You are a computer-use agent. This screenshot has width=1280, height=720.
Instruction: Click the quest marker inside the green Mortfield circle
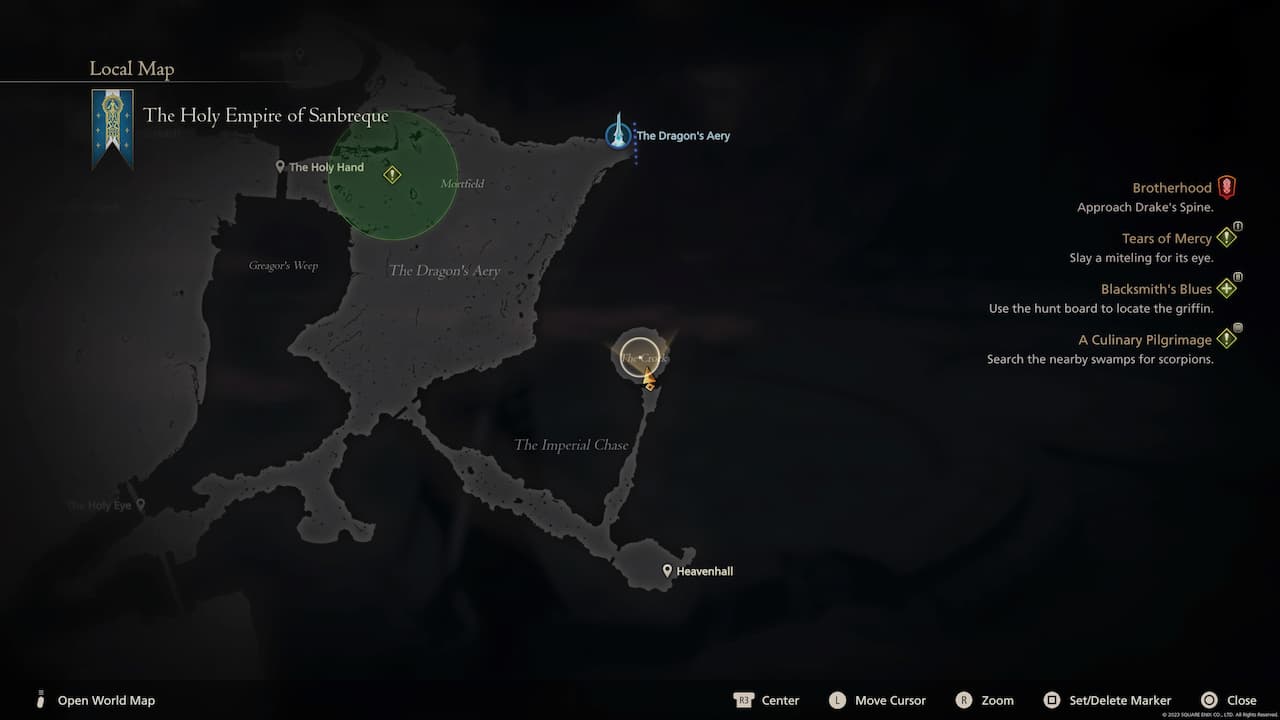click(392, 173)
